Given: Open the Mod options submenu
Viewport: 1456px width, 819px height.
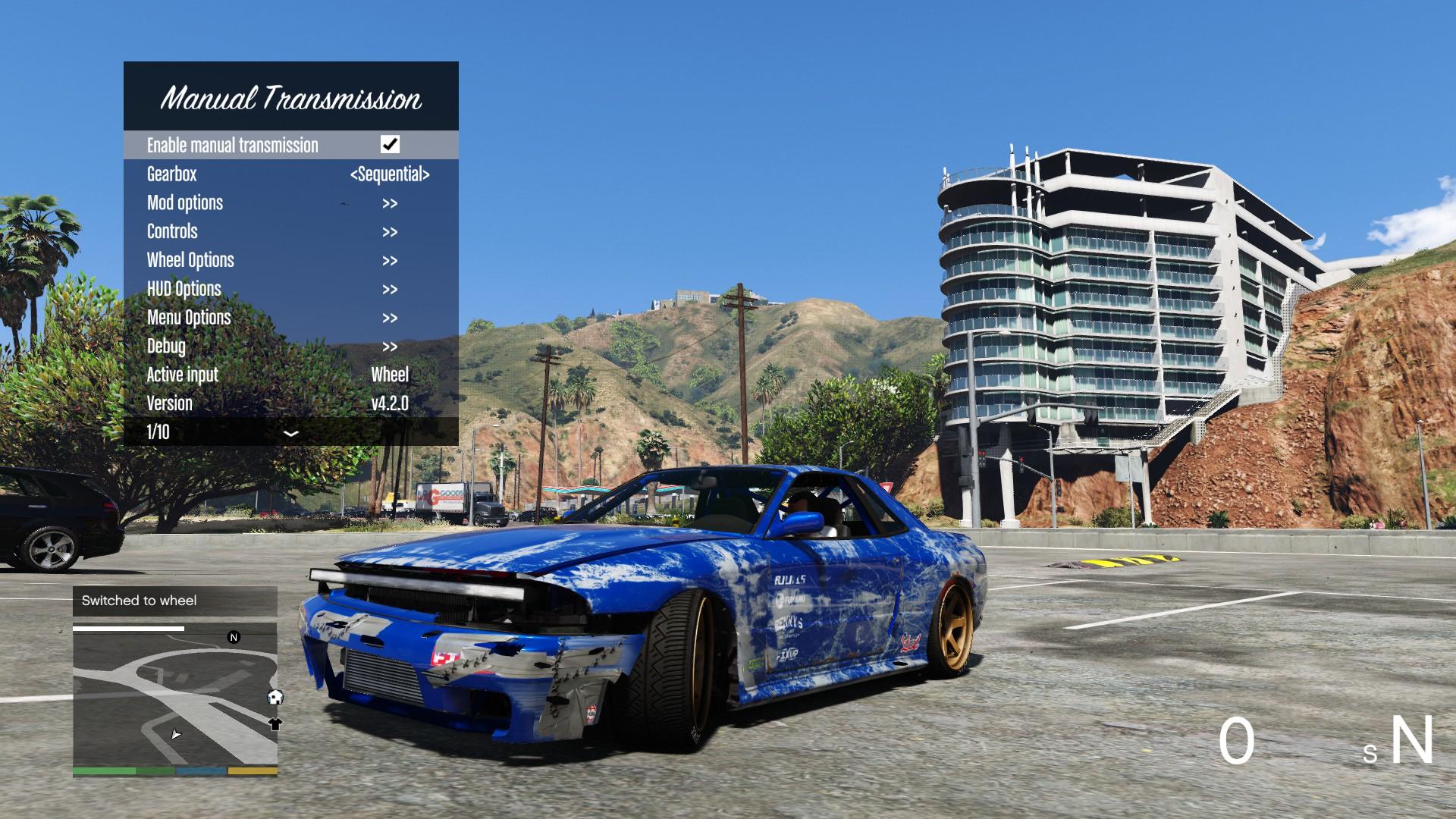Looking at the screenshot, I should pos(290,203).
